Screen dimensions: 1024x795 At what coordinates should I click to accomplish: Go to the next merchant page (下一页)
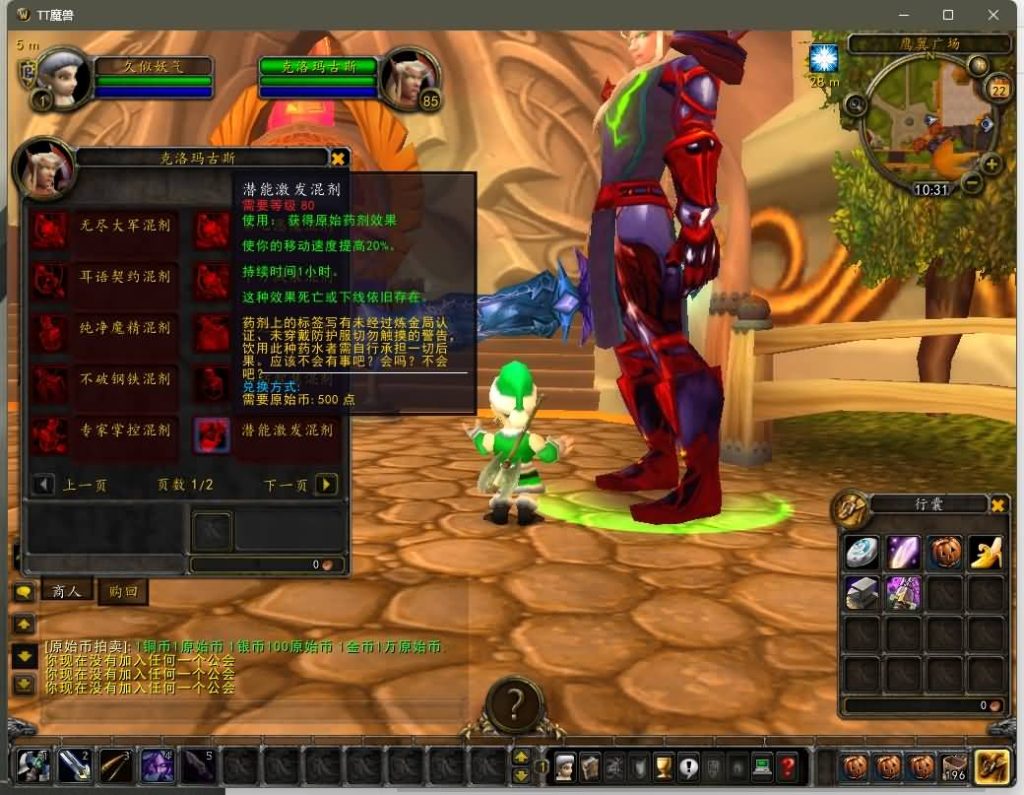(326, 485)
